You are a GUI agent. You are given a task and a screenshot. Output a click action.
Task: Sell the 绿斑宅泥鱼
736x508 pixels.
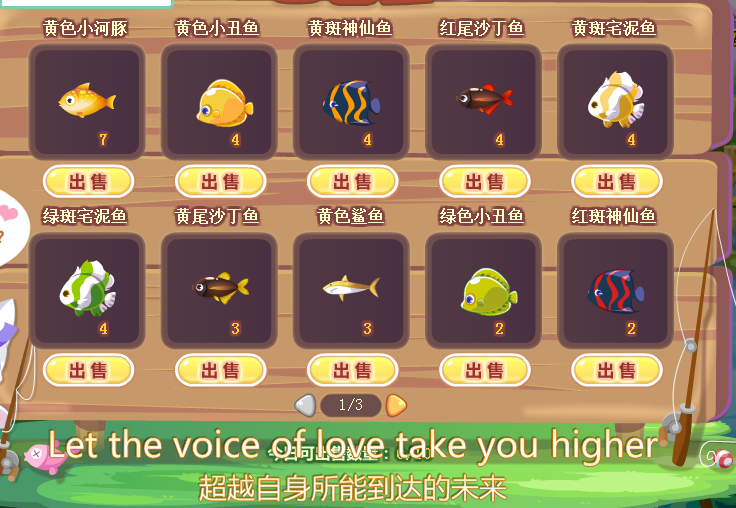(x=88, y=370)
